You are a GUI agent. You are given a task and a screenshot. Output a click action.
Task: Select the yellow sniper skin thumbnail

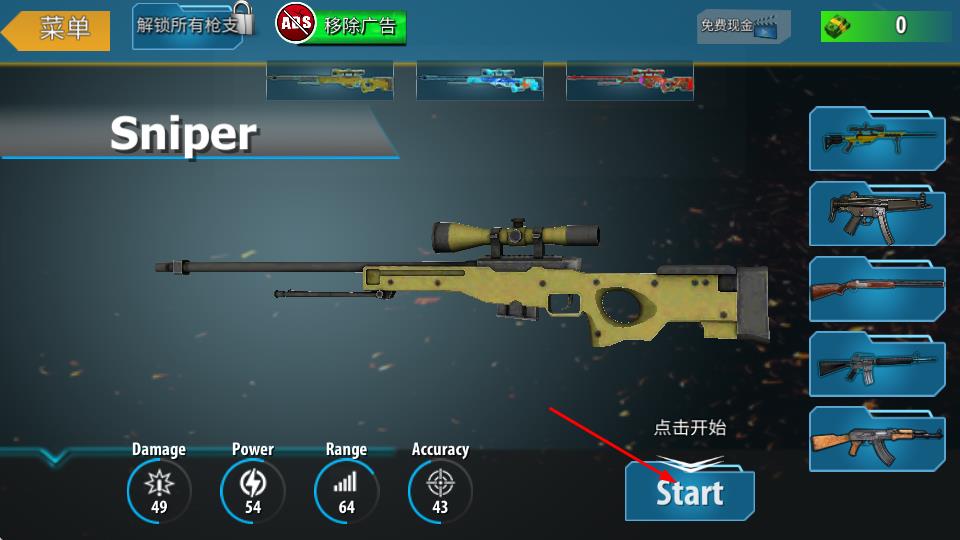pyautogui.click(x=329, y=81)
